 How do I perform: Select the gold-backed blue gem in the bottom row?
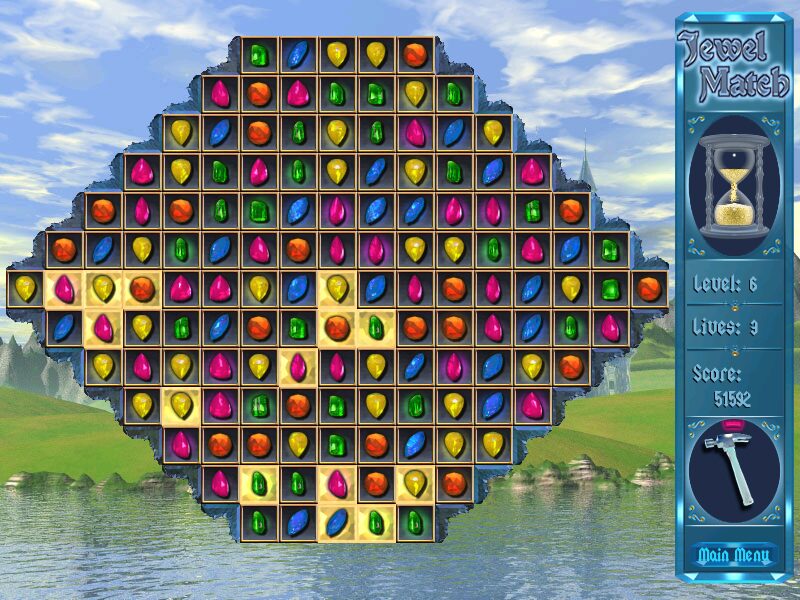point(337,522)
